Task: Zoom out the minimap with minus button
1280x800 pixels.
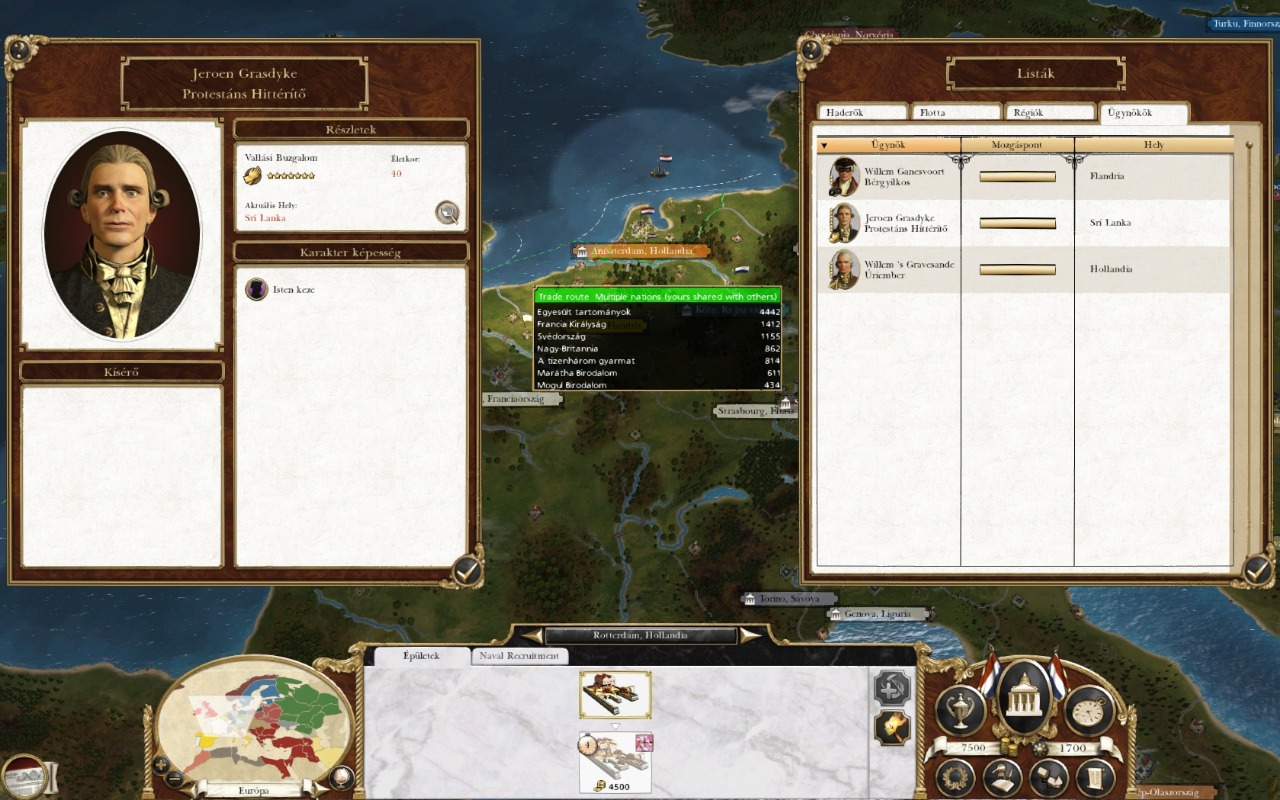Action: 174,778
